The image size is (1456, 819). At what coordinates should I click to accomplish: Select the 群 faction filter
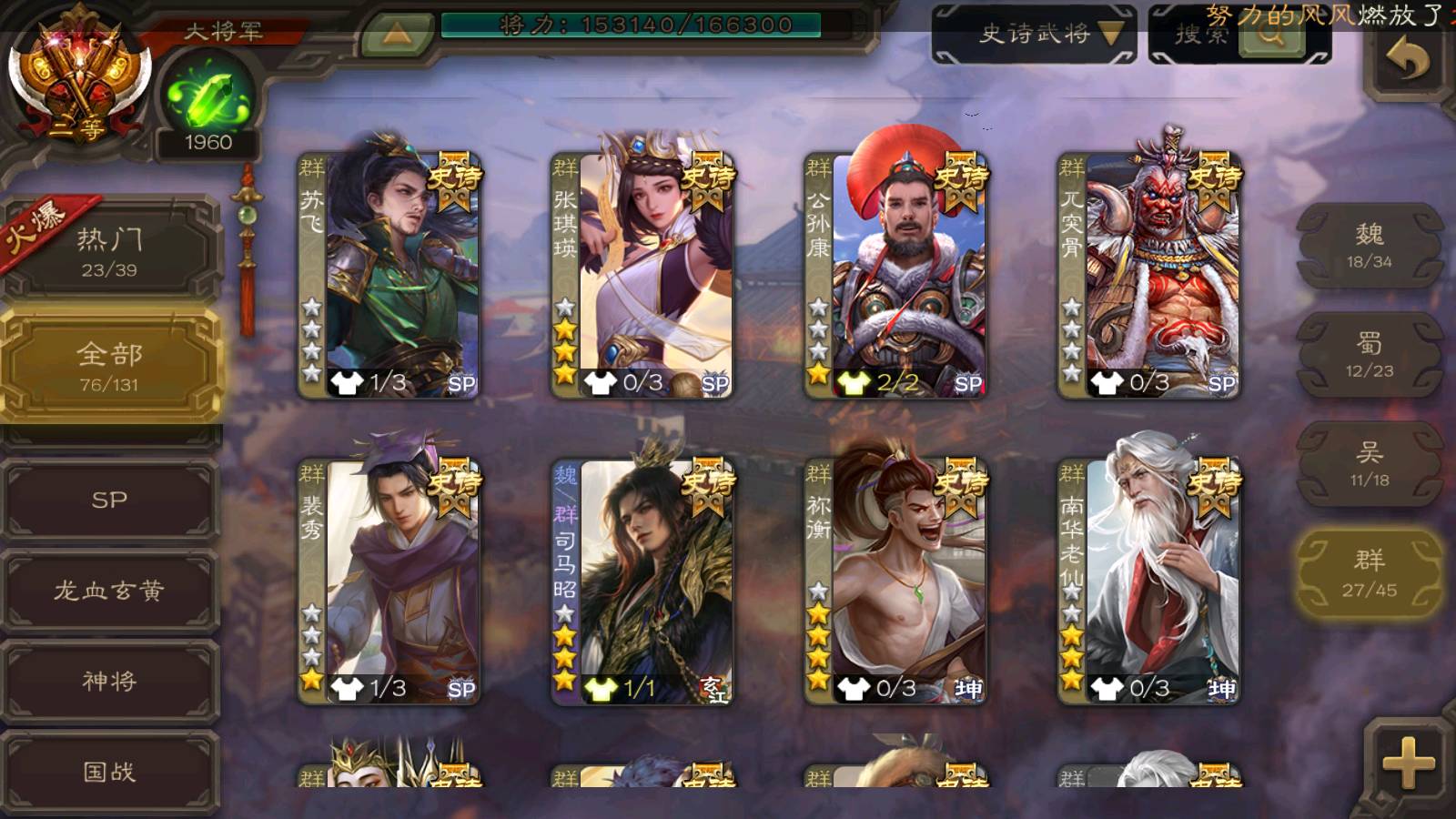tap(1369, 573)
